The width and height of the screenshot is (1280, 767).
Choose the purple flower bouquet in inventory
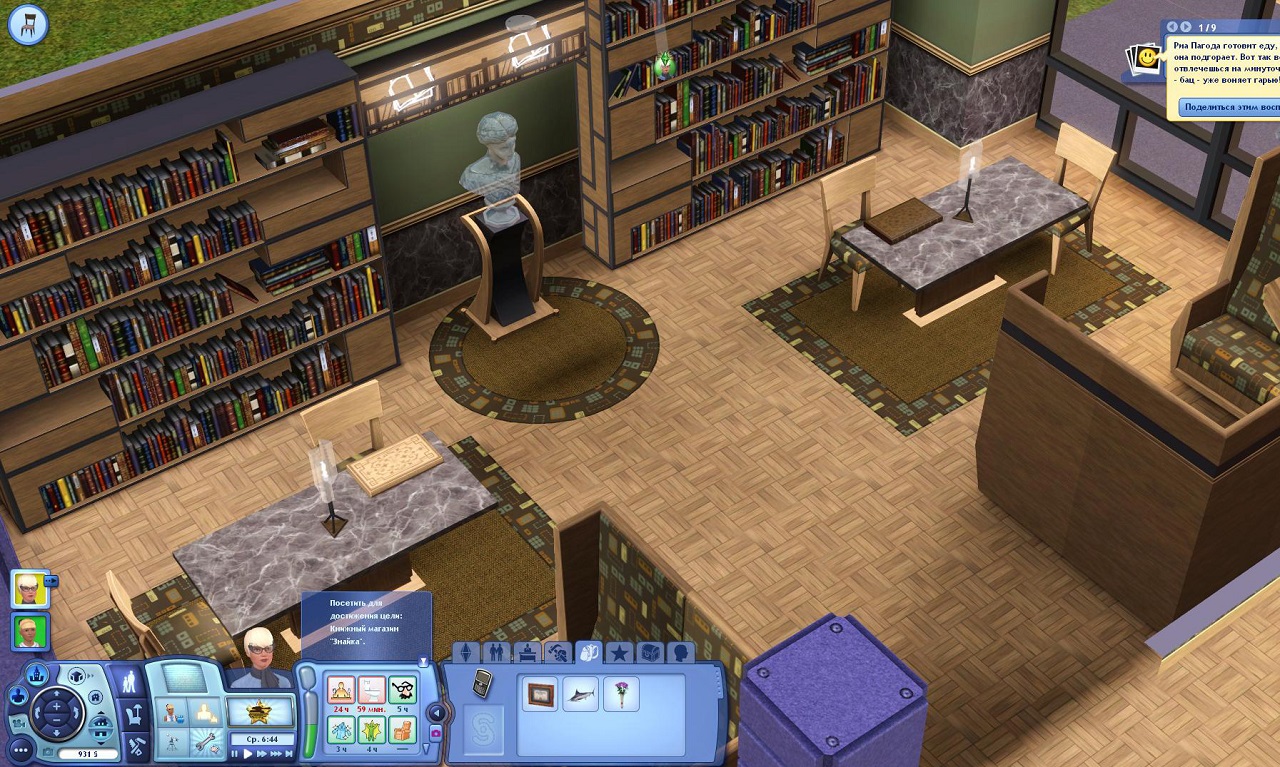tap(621, 694)
